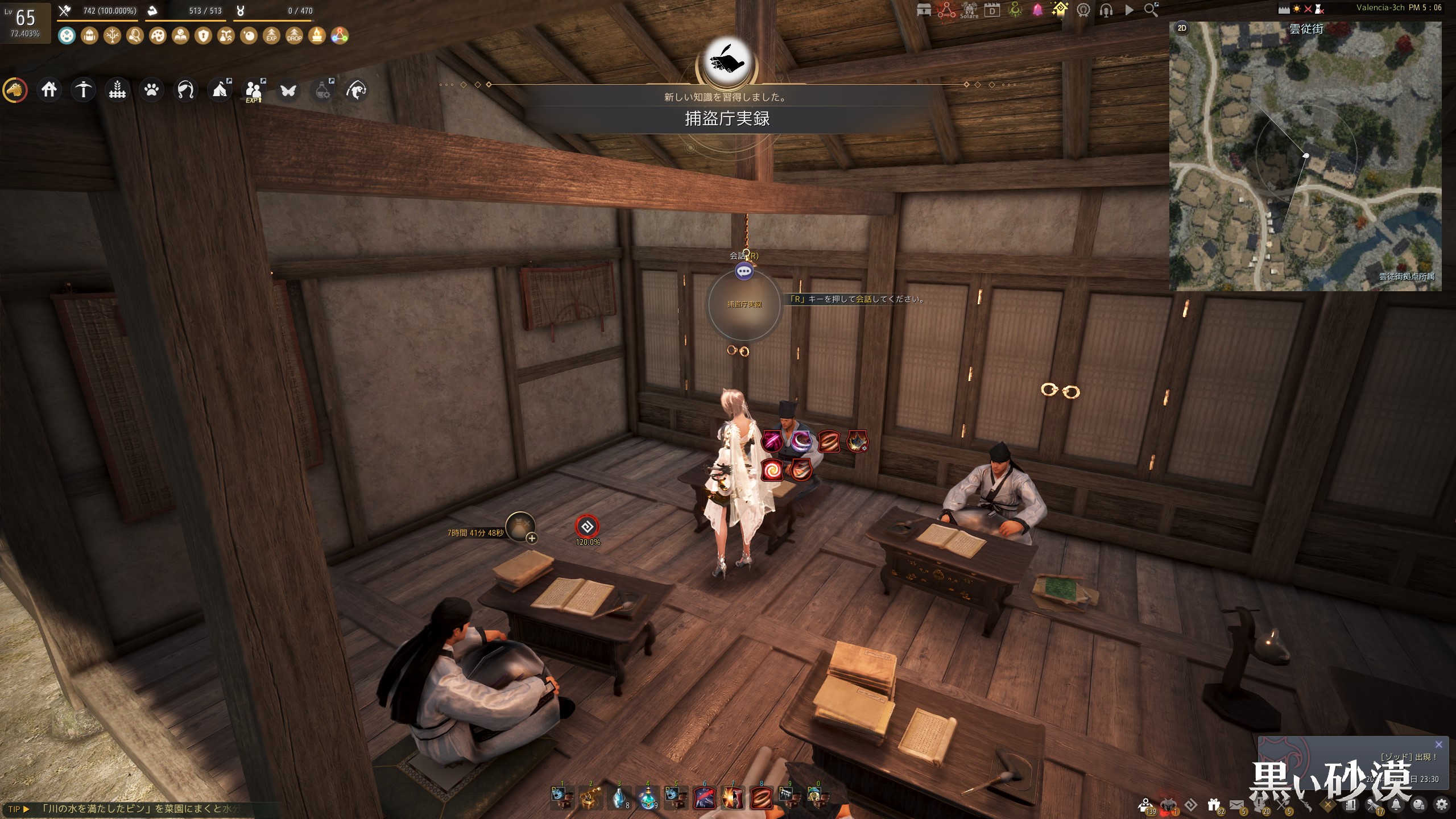Click the fishing rod and fish icon
This screenshot has width=1456, height=819.
[356, 90]
